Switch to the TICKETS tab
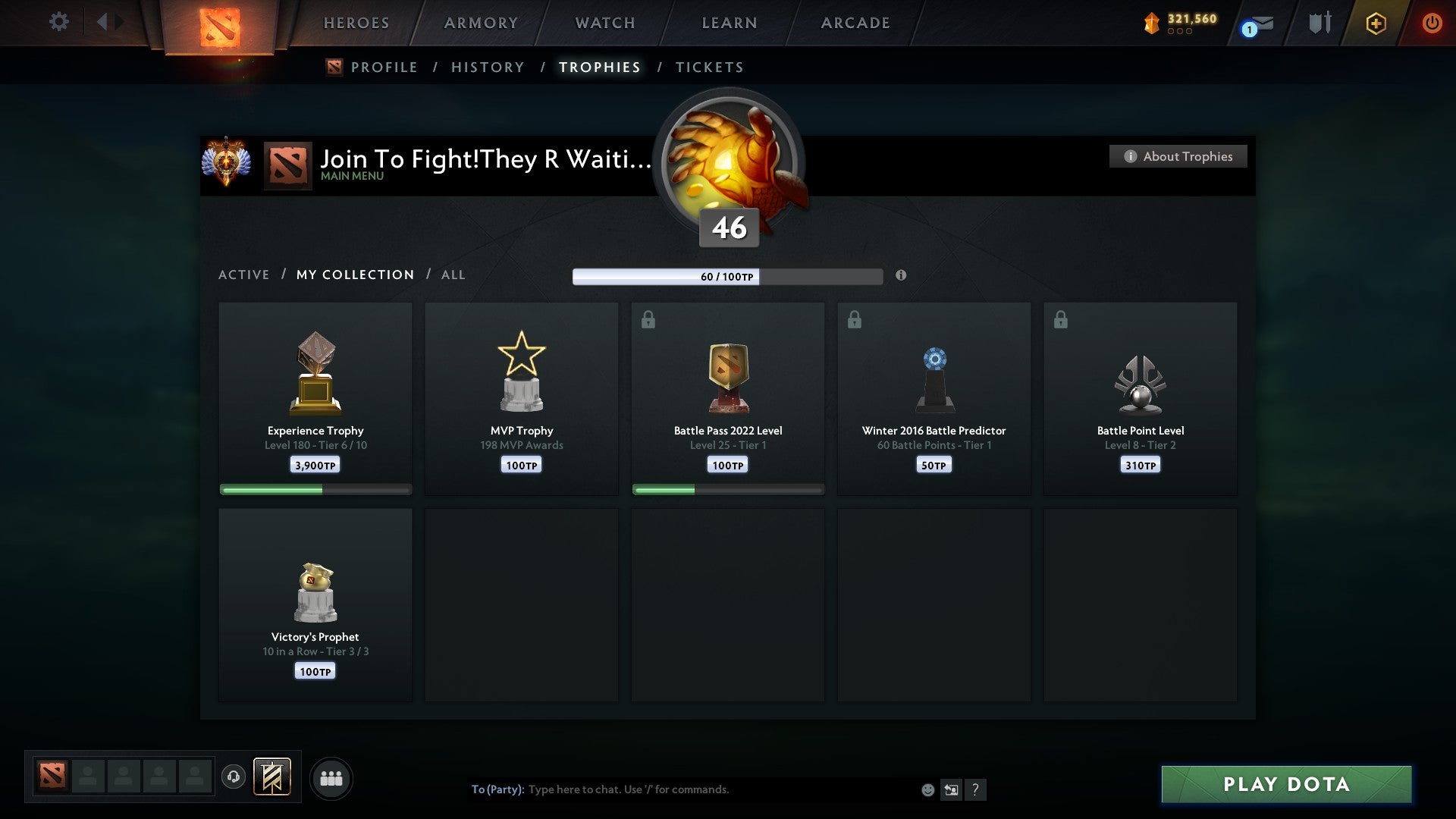Viewport: 1456px width, 819px height. (709, 67)
